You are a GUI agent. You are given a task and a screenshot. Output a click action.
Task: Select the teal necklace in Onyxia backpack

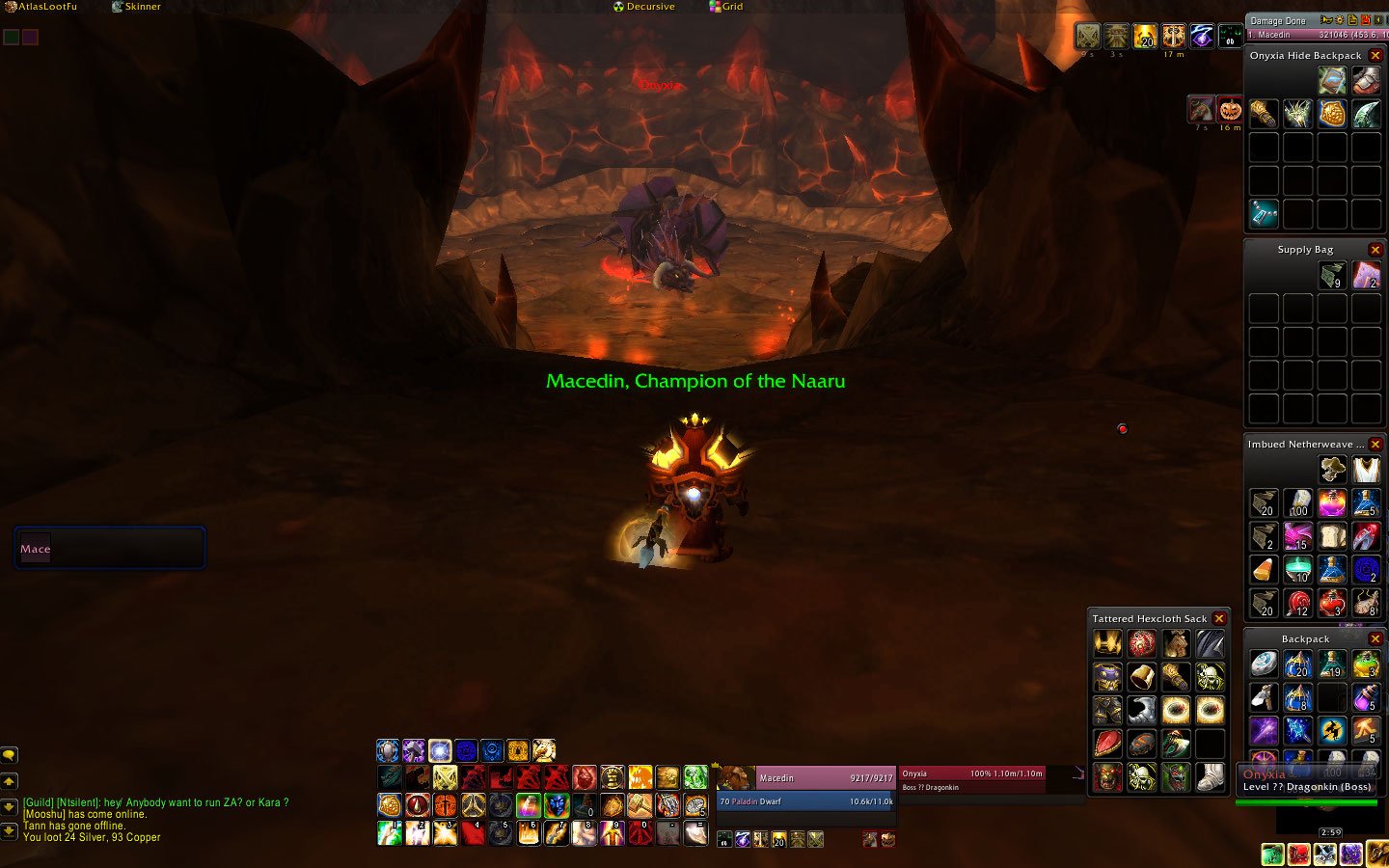click(1264, 213)
